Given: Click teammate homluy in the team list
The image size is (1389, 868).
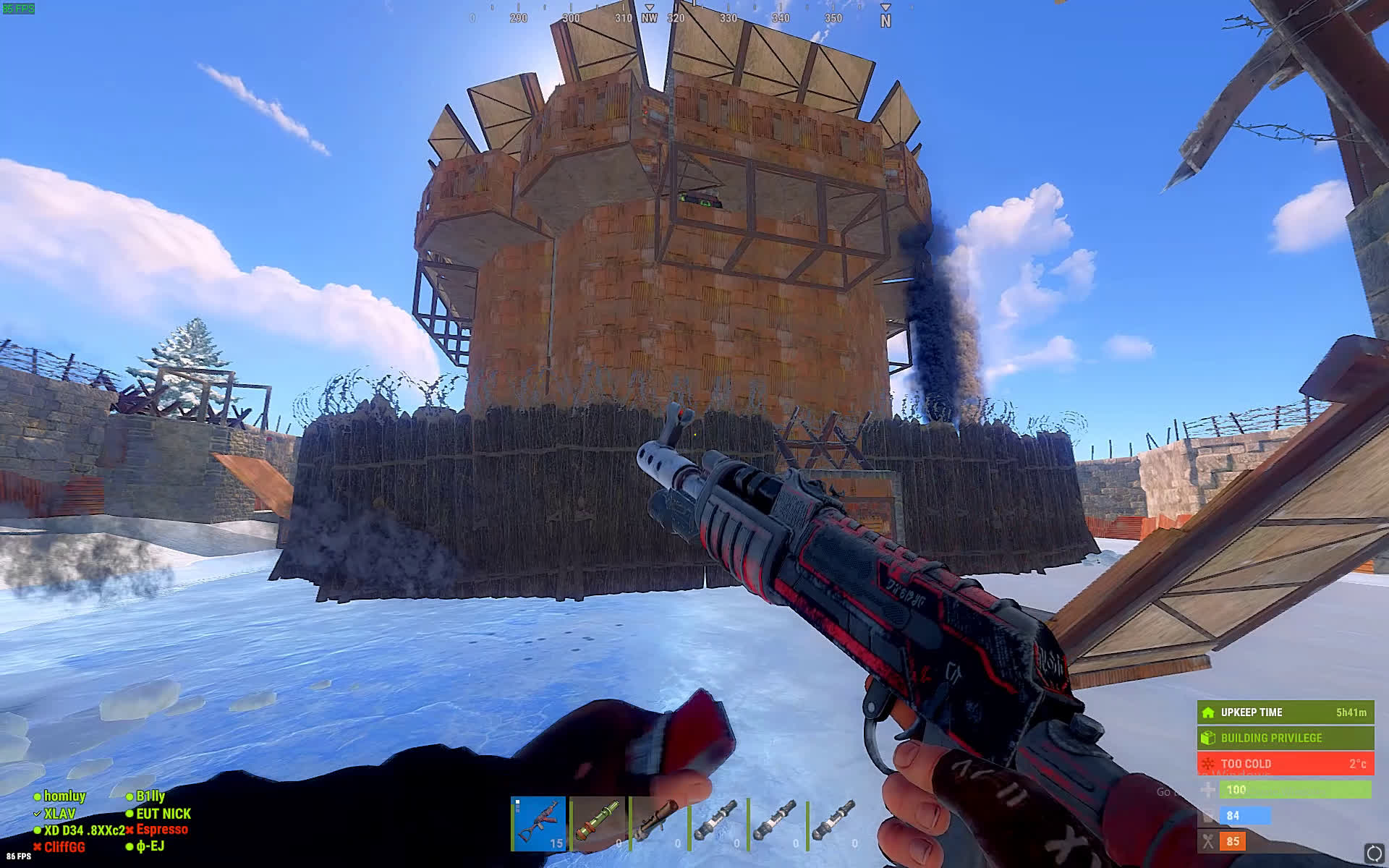Looking at the screenshot, I should tap(64, 796).
